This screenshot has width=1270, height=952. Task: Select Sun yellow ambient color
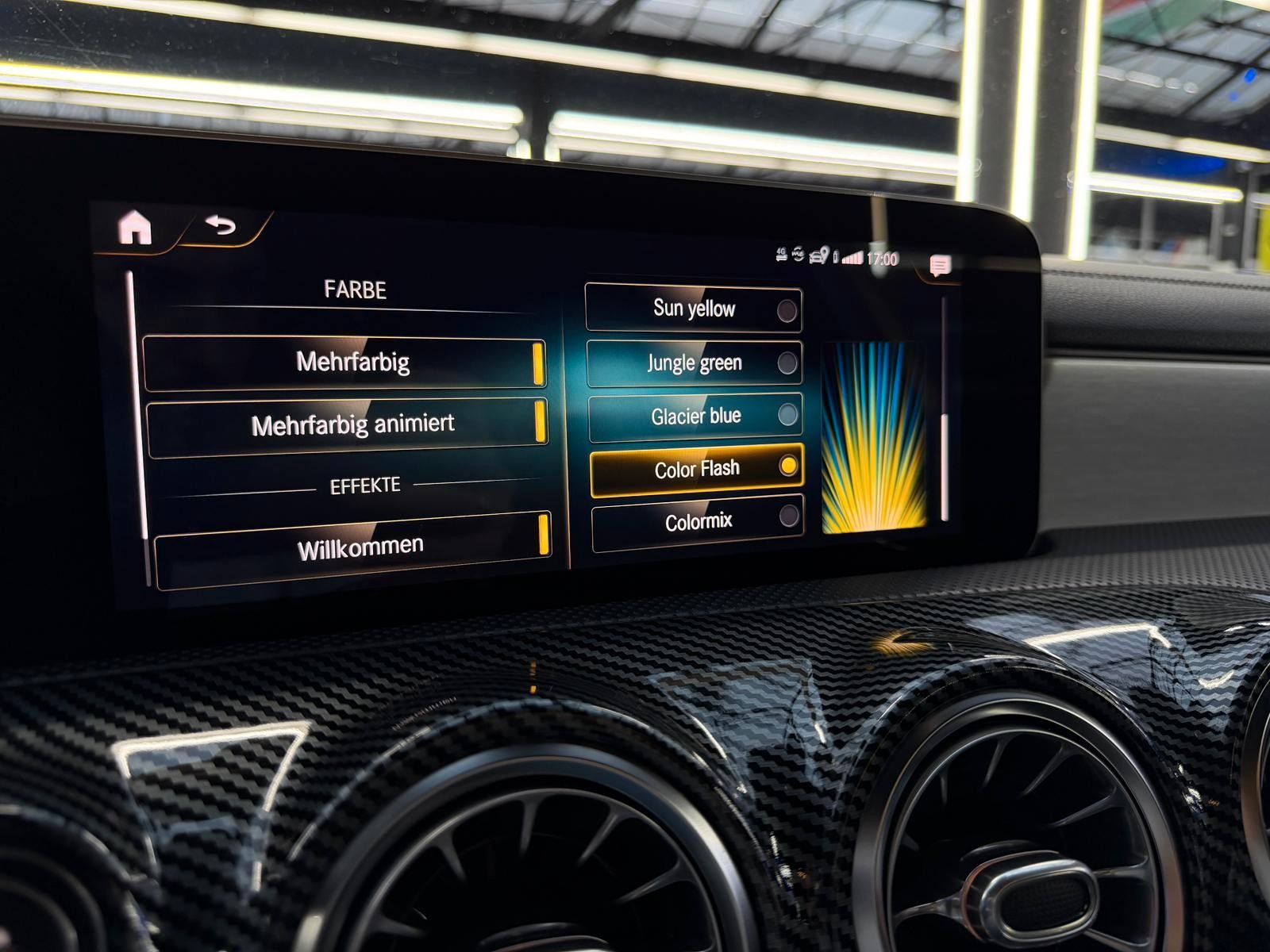click(694, 309)
